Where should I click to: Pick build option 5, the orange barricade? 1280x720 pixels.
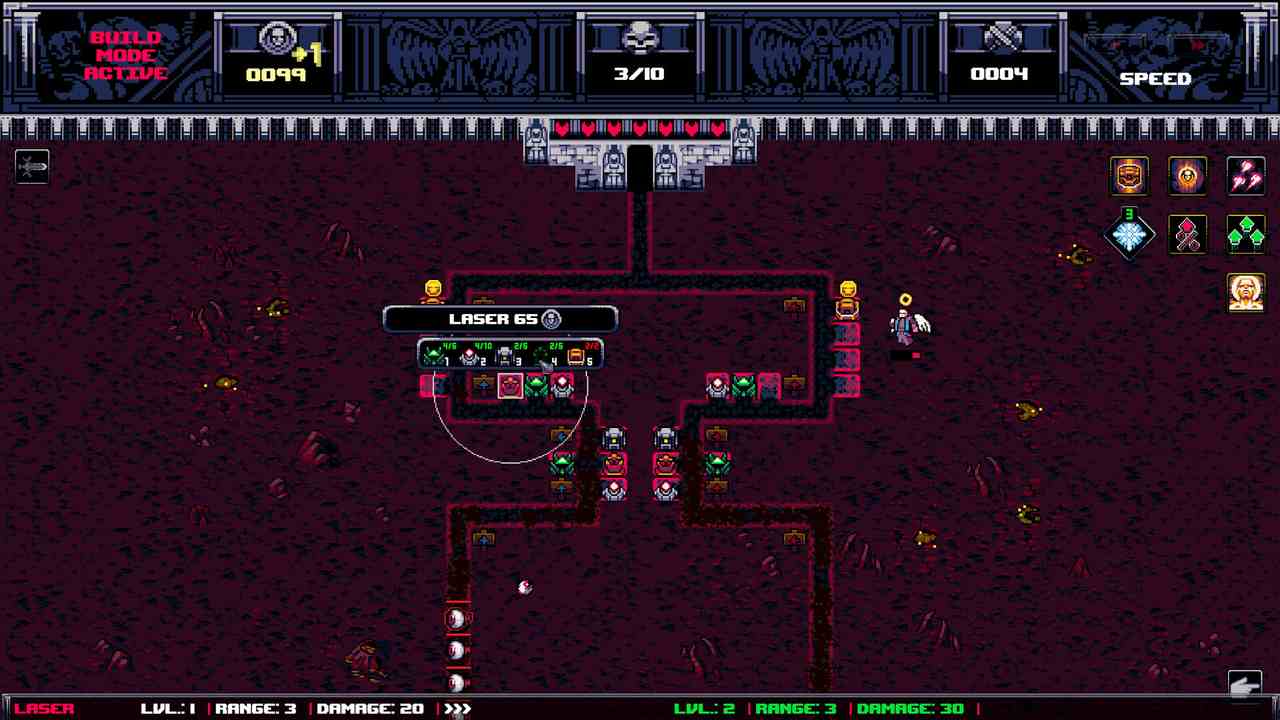(574, 355)
